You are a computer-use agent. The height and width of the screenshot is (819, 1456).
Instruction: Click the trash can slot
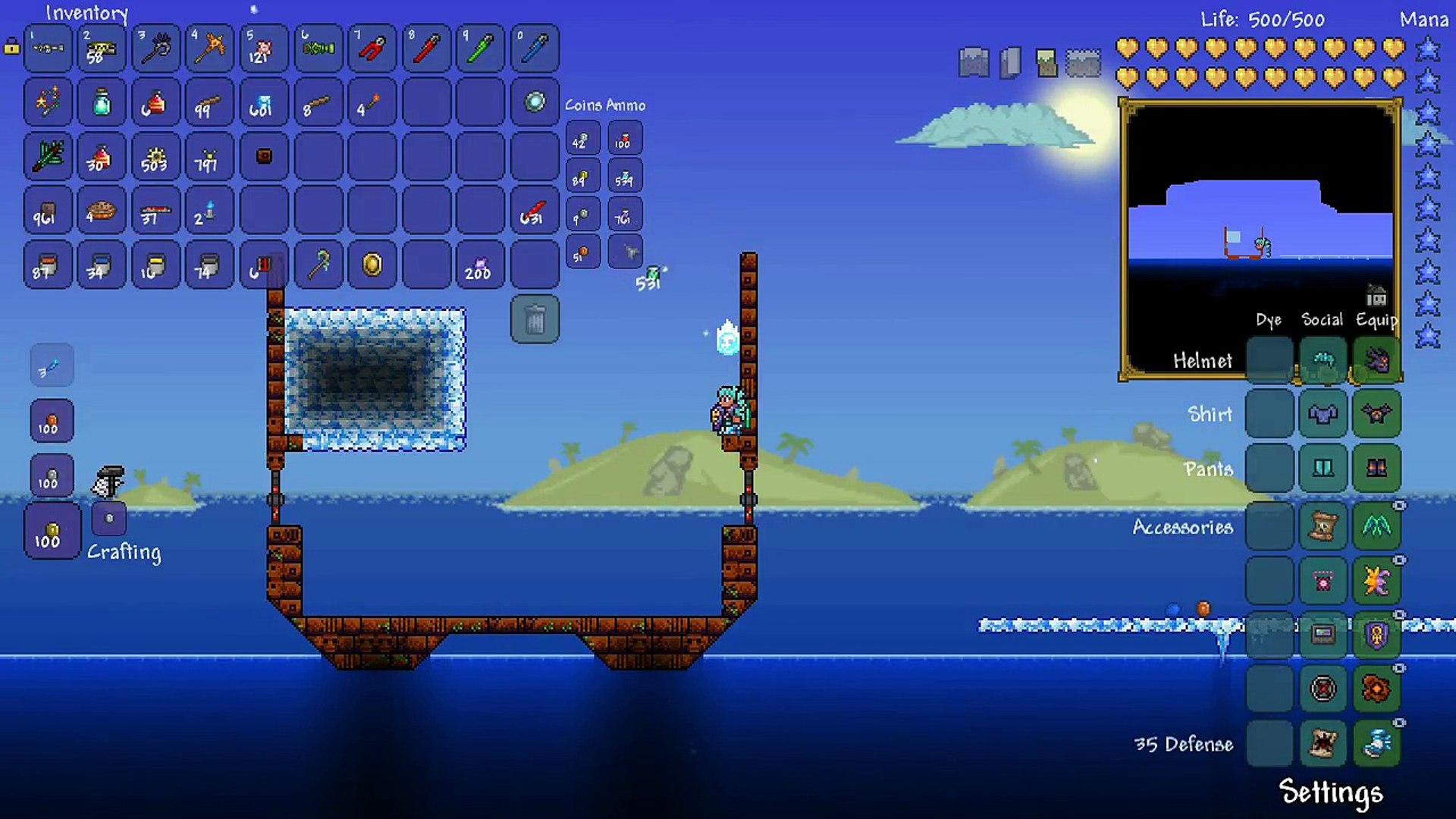[535, 319]
